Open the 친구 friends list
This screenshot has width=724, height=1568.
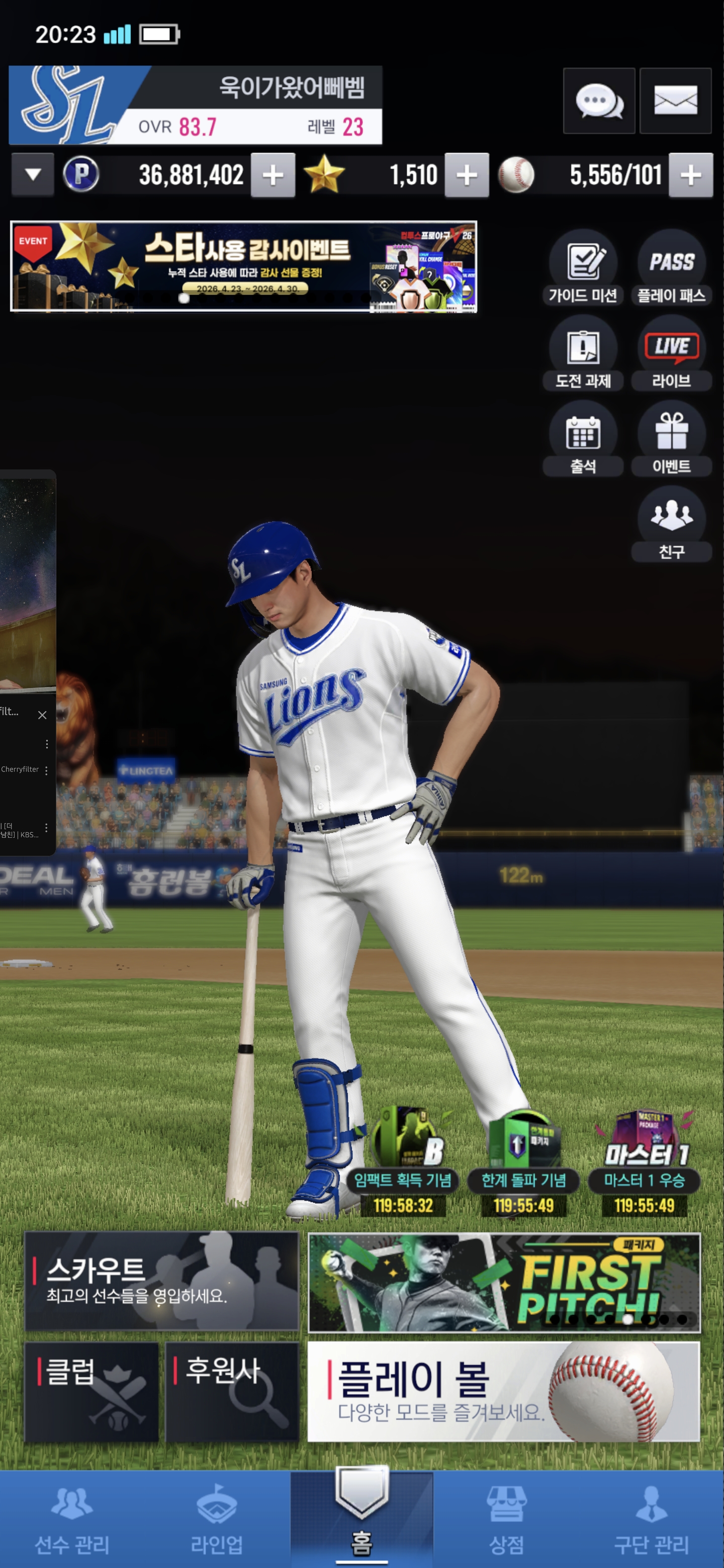671,525
